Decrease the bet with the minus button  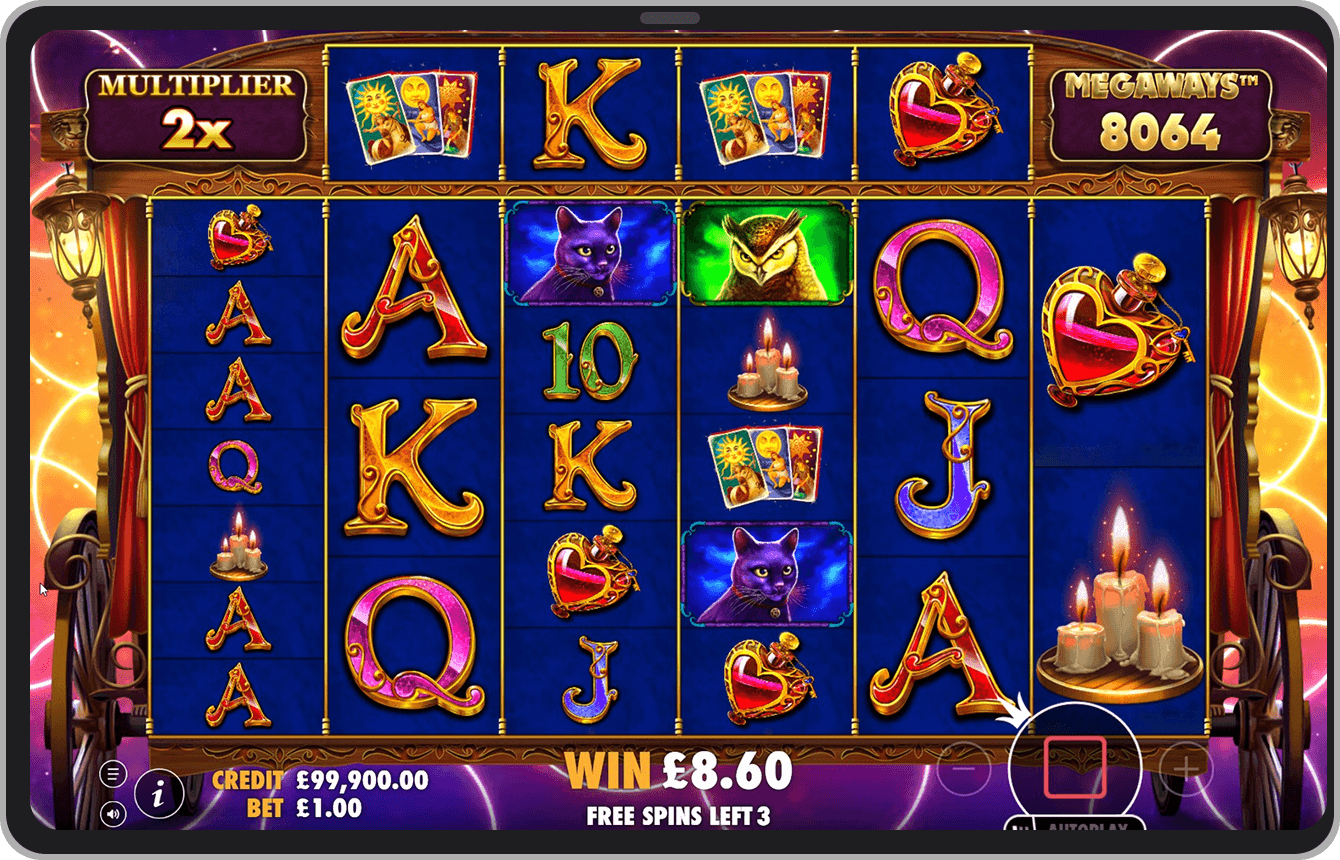click(963, 768)
